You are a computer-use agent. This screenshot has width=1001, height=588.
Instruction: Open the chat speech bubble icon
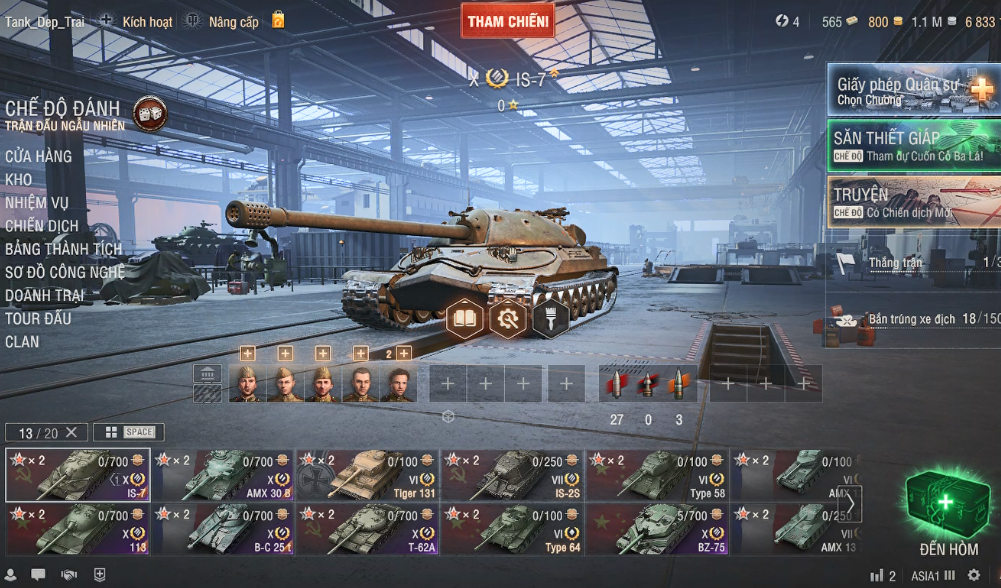click(x=38, y=575)
